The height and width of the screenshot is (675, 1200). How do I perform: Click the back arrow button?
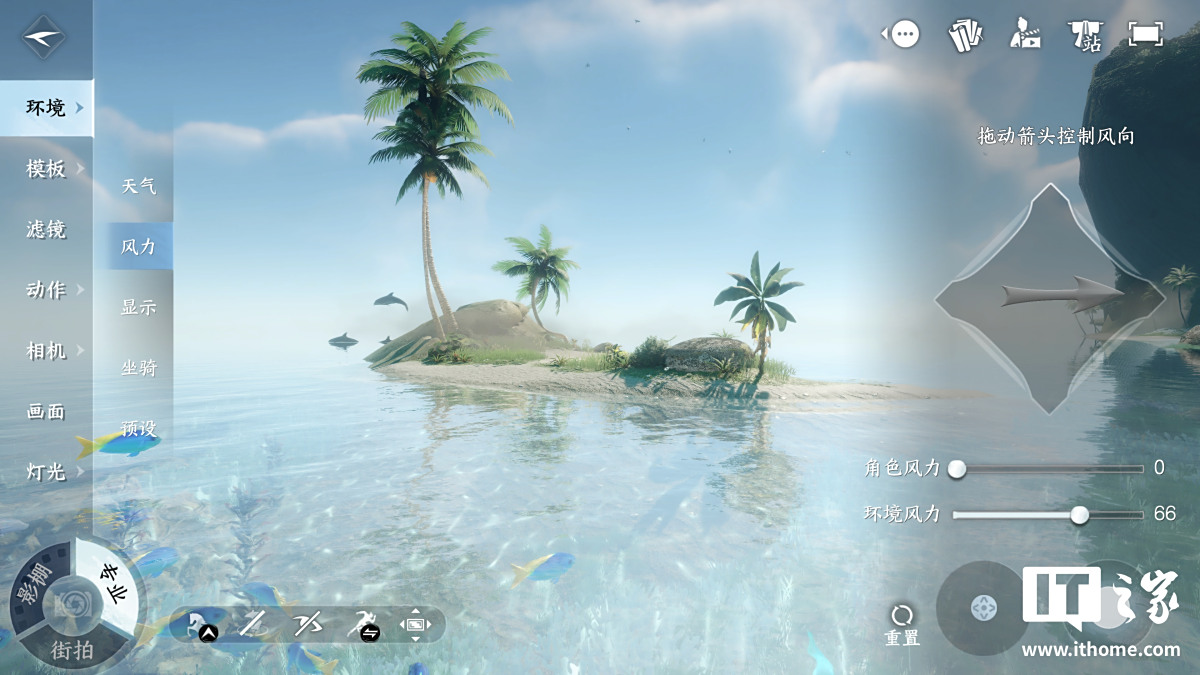pos(44,39)
